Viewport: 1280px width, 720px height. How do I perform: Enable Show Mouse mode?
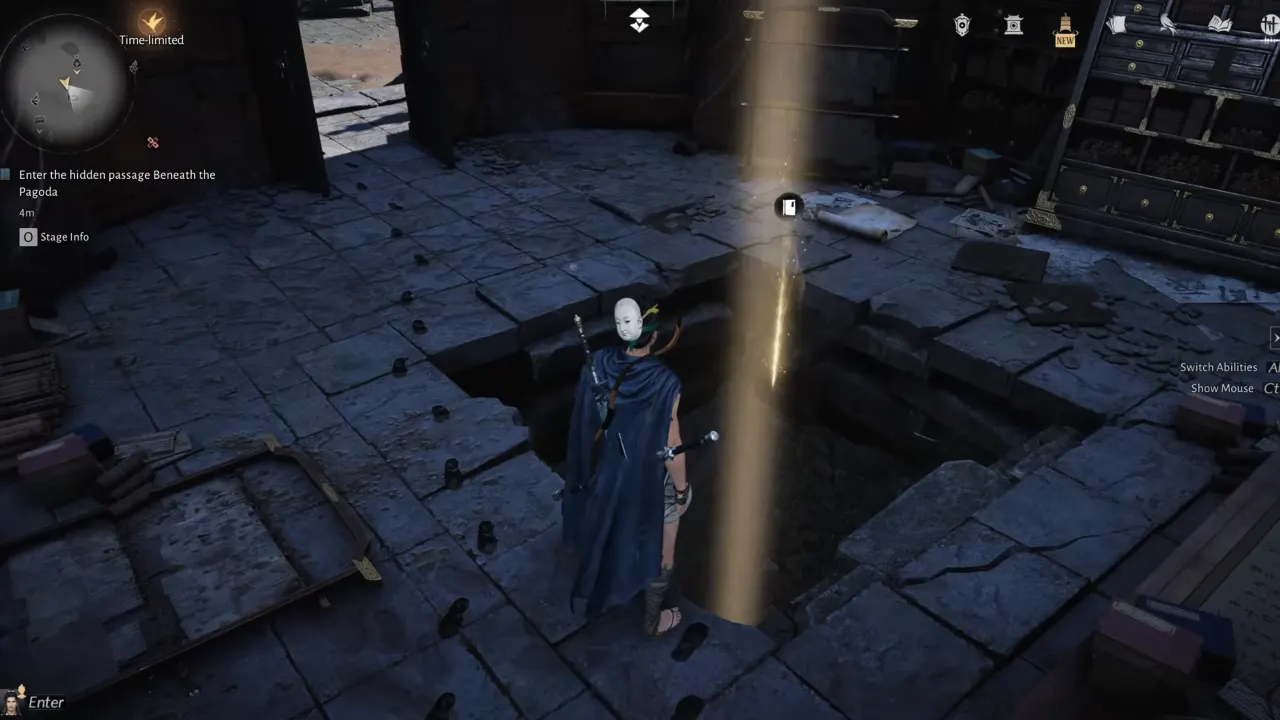[1221, 388]
